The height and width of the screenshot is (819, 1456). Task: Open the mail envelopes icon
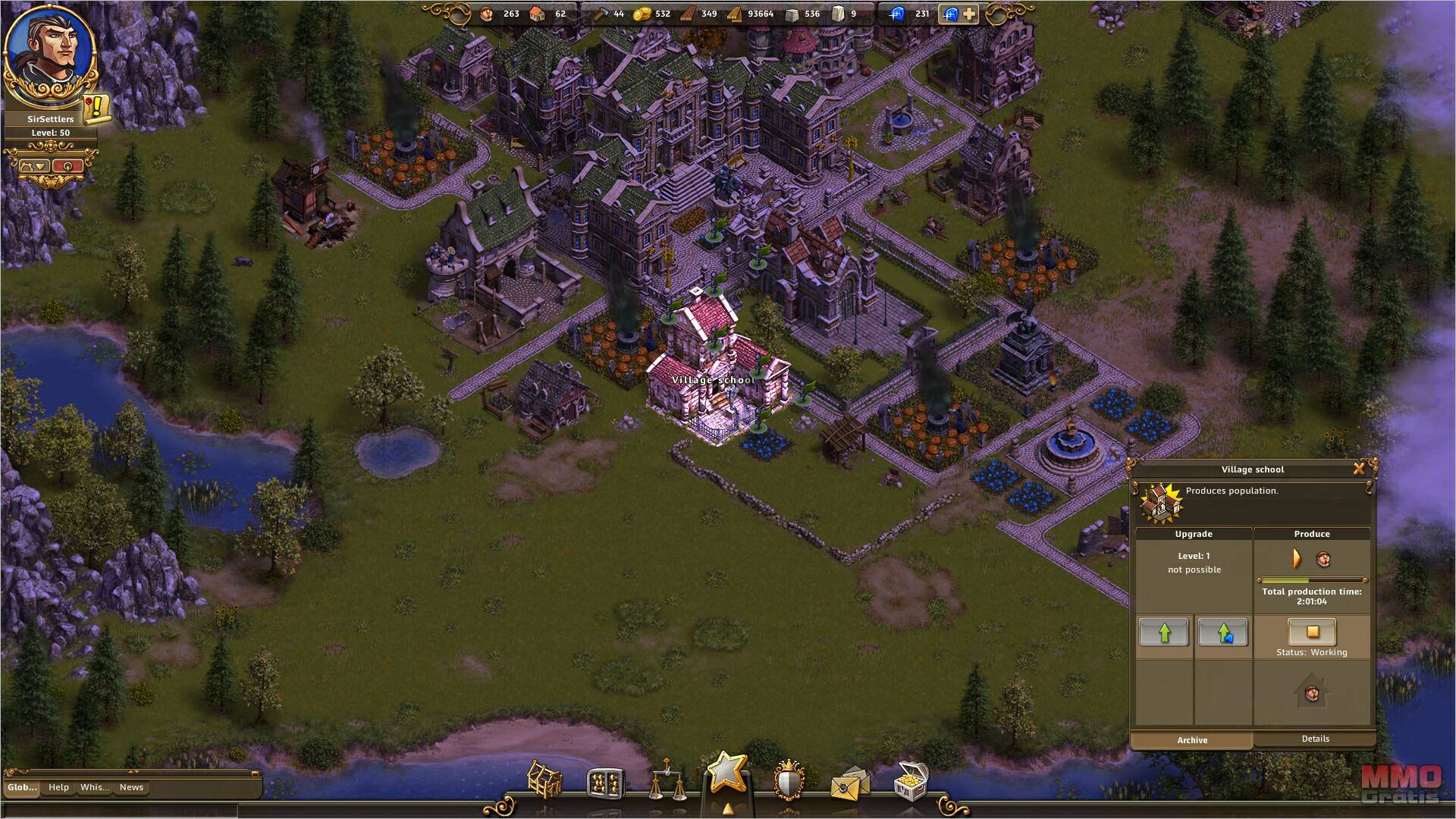[x=849, y=783]
